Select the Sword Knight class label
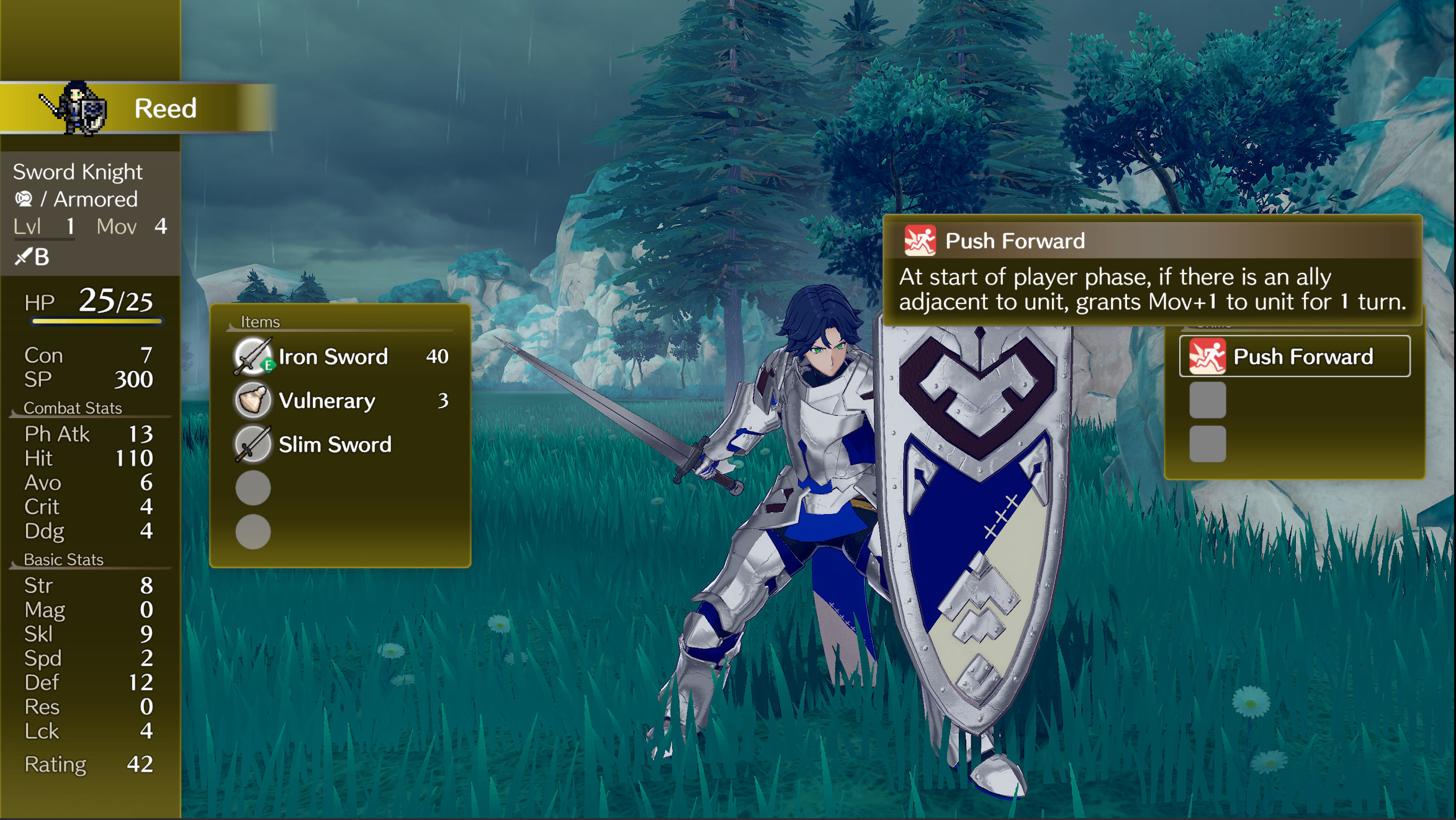This screenshot has width=1456, height=820. [78, 171]
